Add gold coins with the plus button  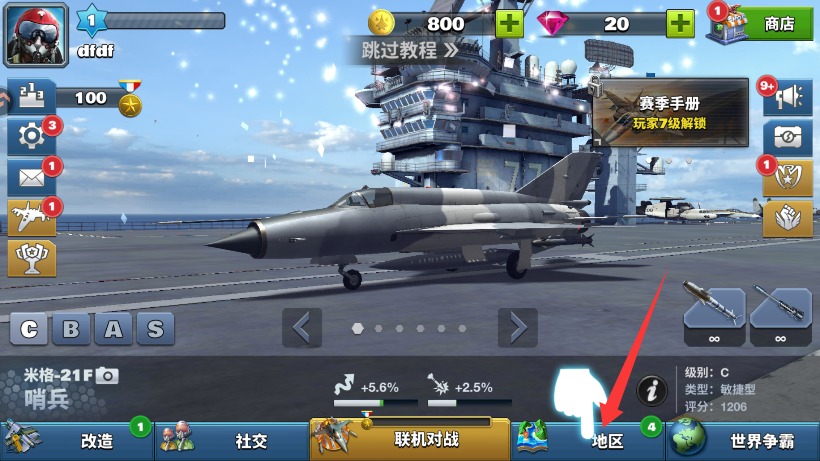pyautogui.click(x=509, y=23)
